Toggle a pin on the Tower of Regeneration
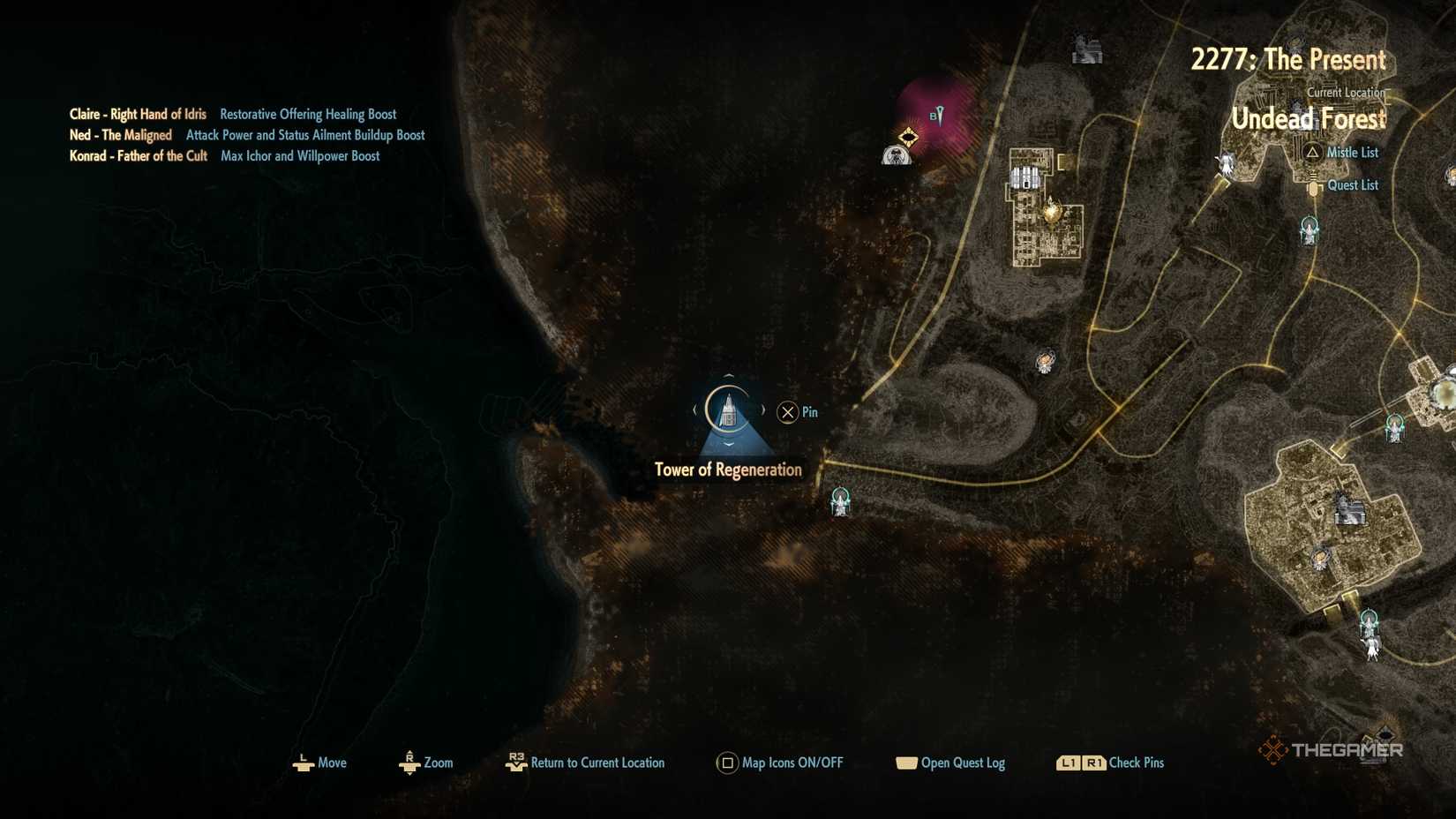The image size is (1456, 819). pyautogui.click(x=786, y=411)
